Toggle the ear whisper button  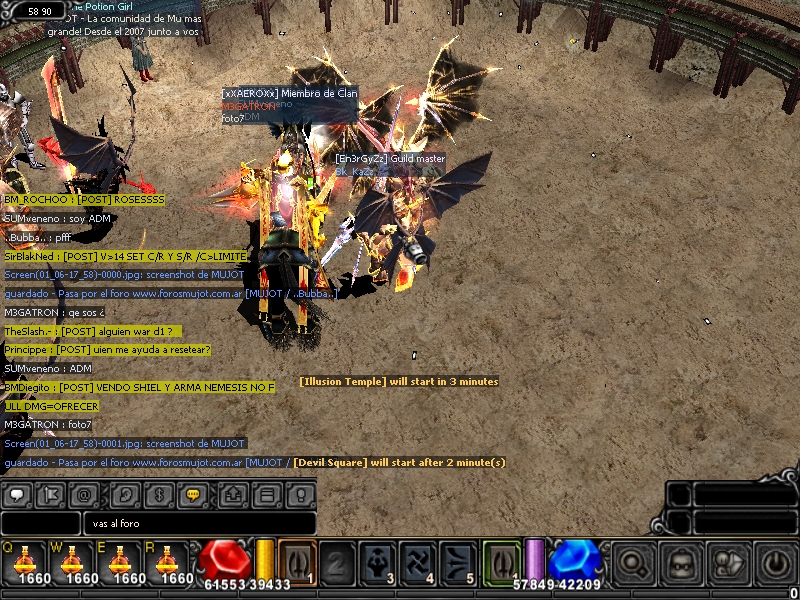tap(124, 494)
